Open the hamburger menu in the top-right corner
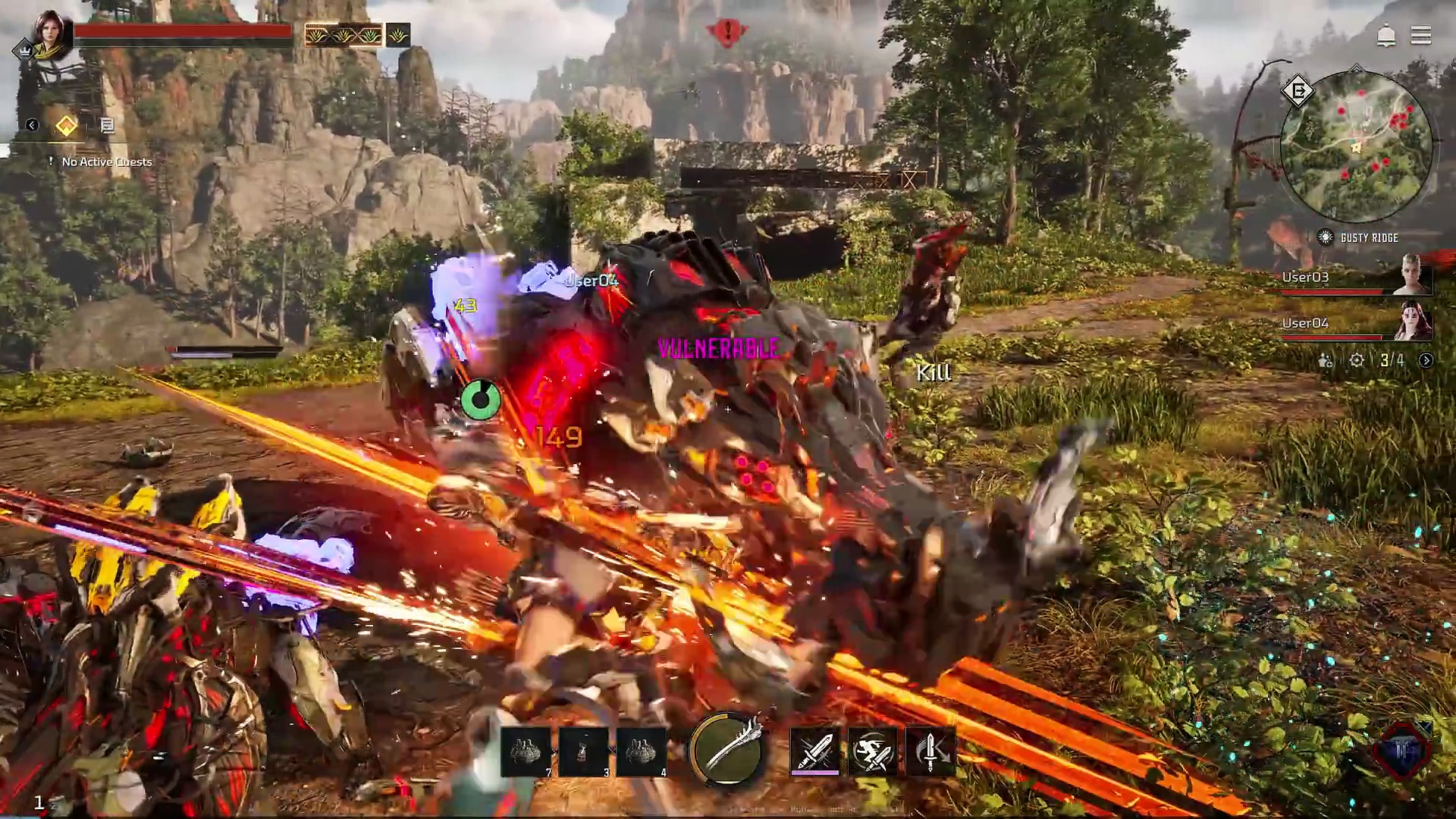Viewport: 1456px width, 819px height. (1422, 36)
